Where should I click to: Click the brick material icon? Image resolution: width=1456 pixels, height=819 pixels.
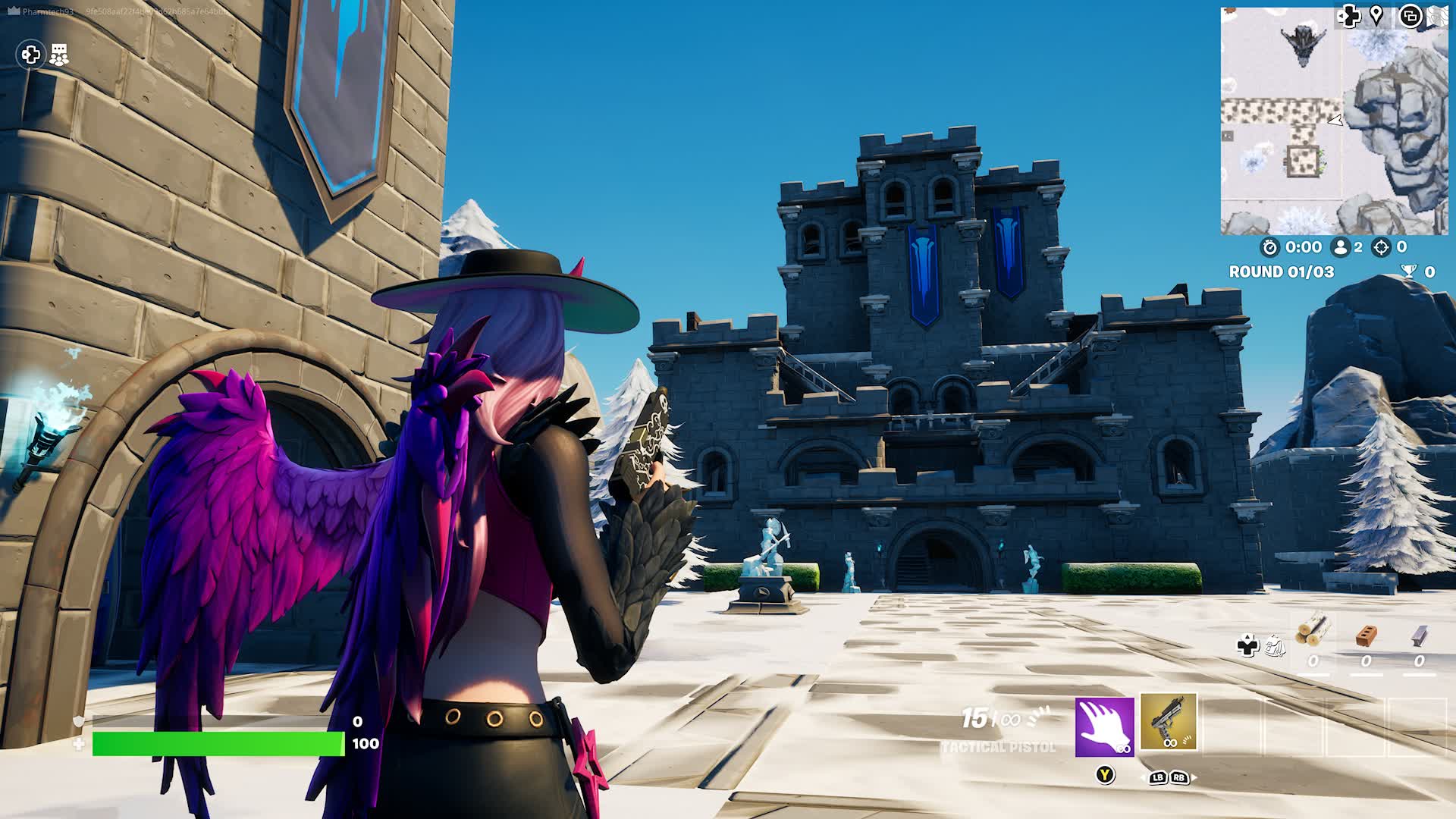pos(1365,637)
